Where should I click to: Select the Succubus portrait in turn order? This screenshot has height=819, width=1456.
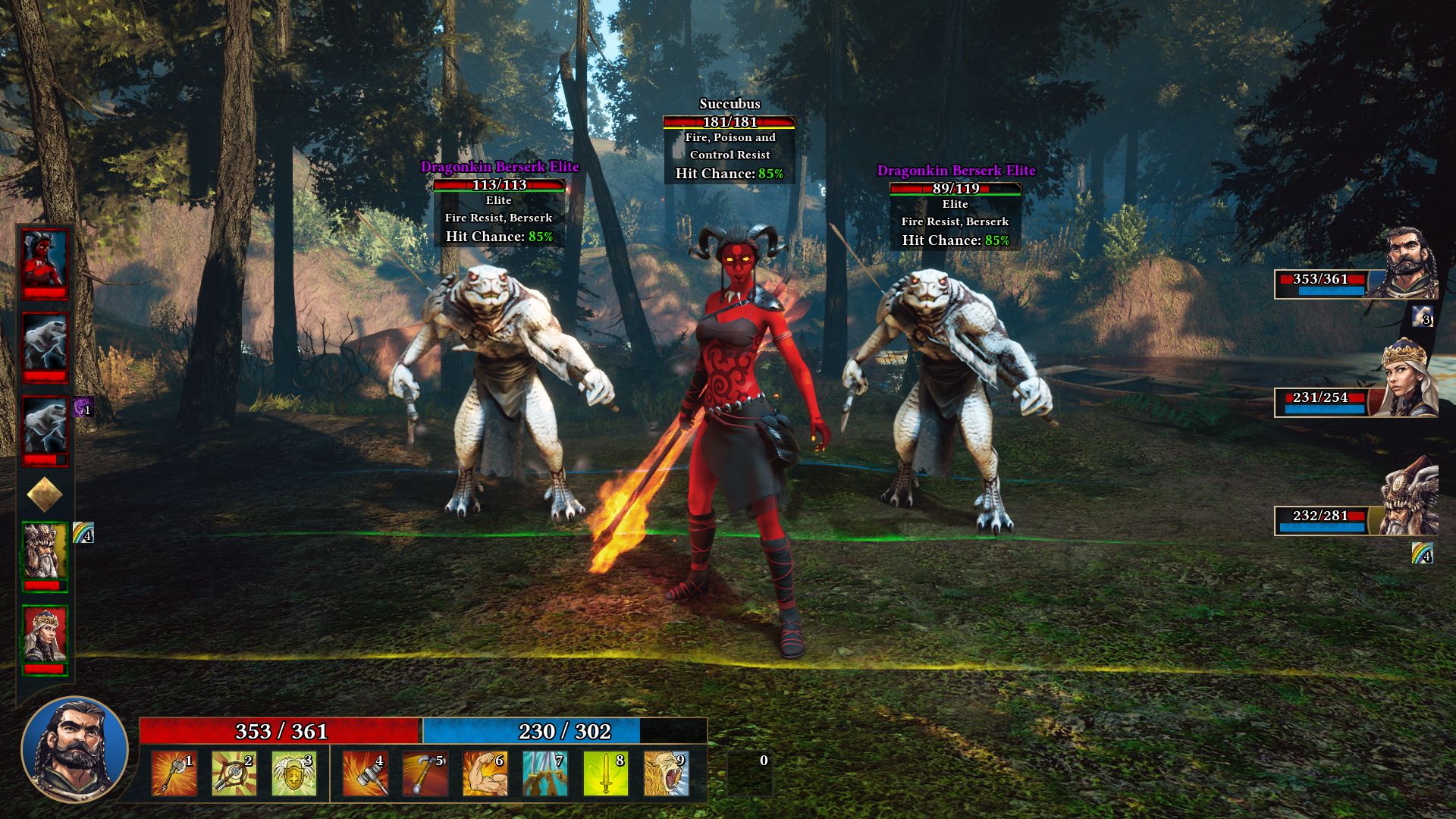(x=45, y=263)
